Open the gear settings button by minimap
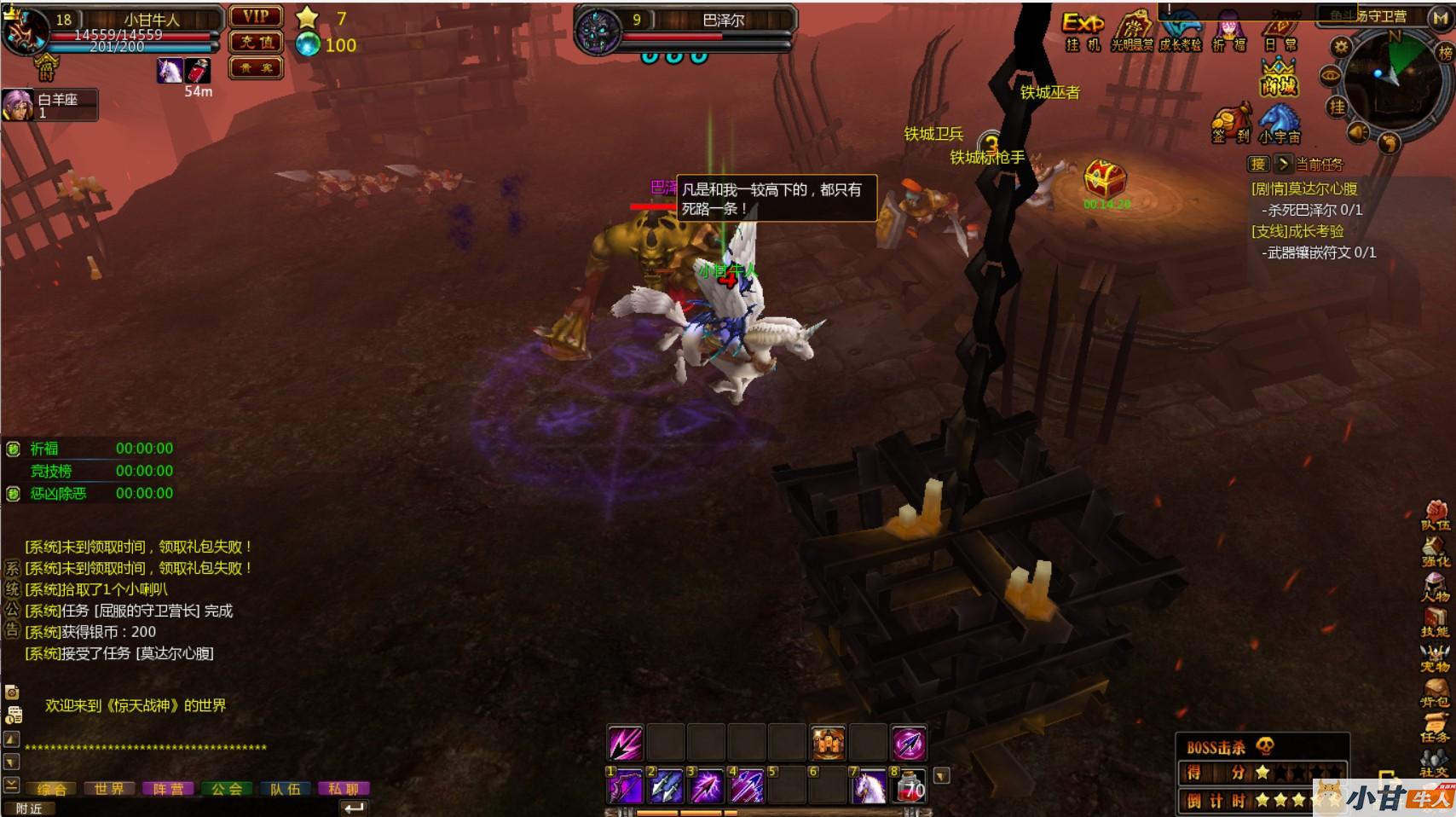The width and height of the screenshot is (1456, 817). pyautogui.click(x=1341, y=47)
